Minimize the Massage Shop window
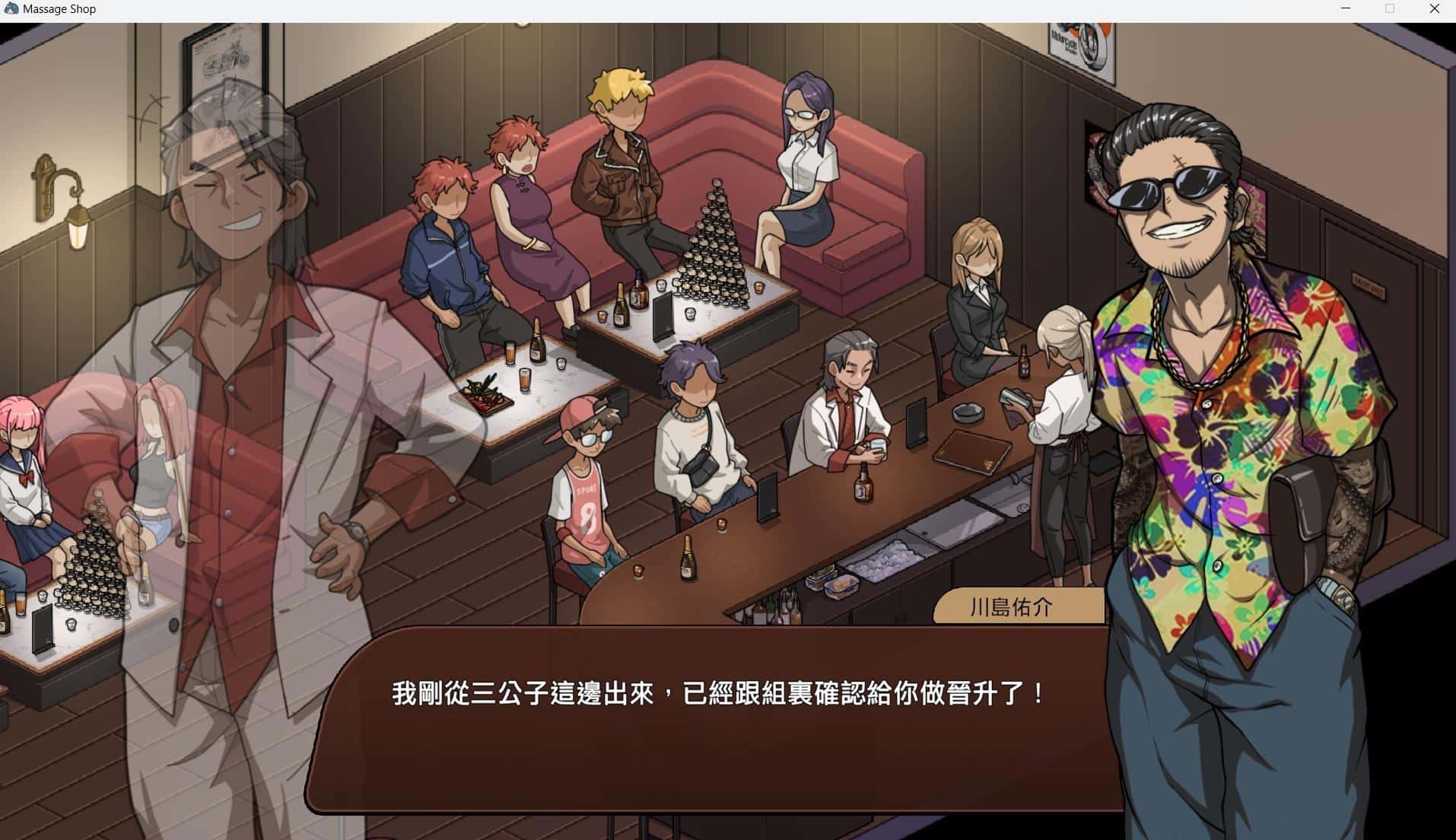This screenshot has width=1456, height=840. [x=1345, y=8]
